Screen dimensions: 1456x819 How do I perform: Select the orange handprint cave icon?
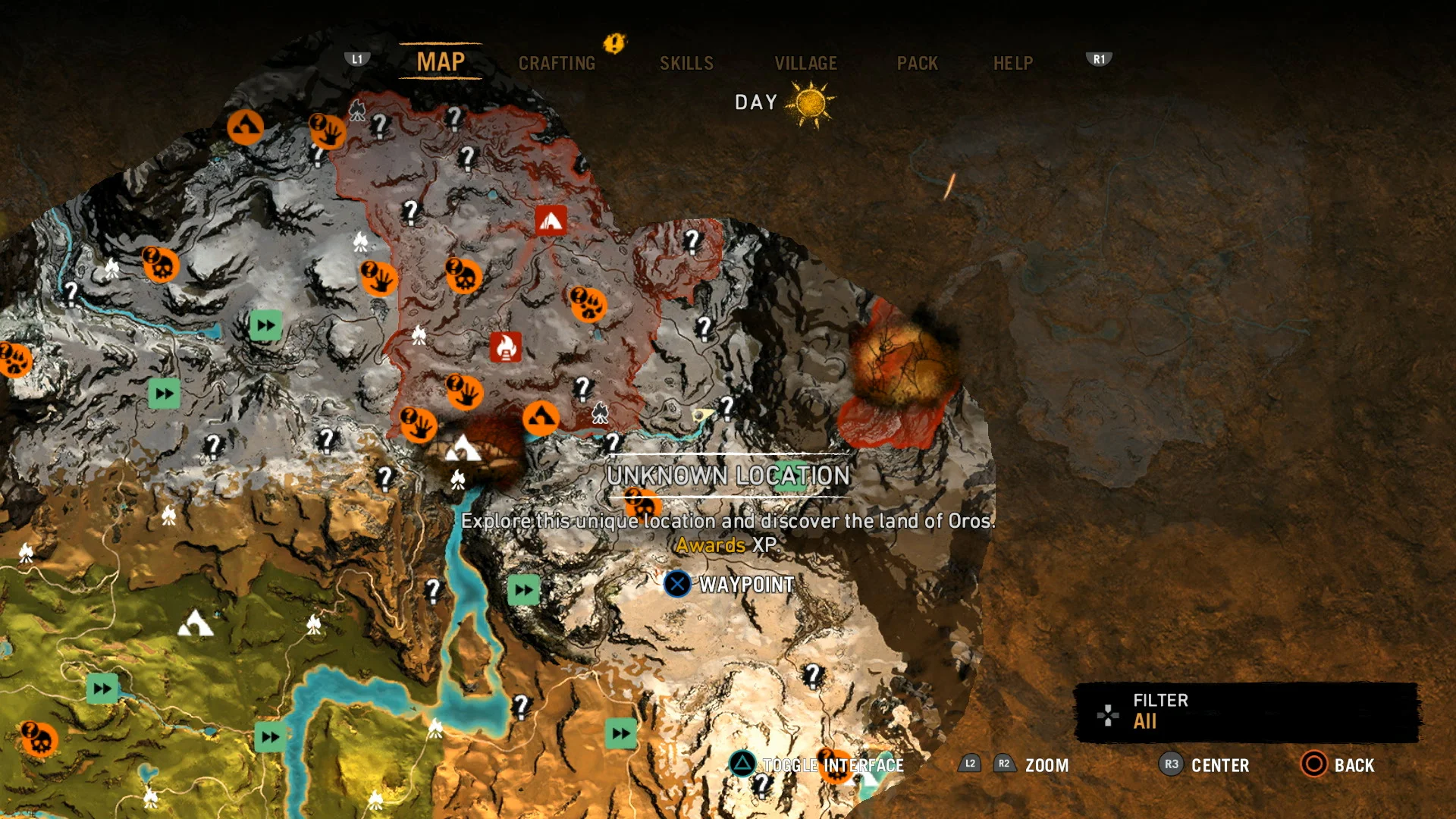point(377,277)
